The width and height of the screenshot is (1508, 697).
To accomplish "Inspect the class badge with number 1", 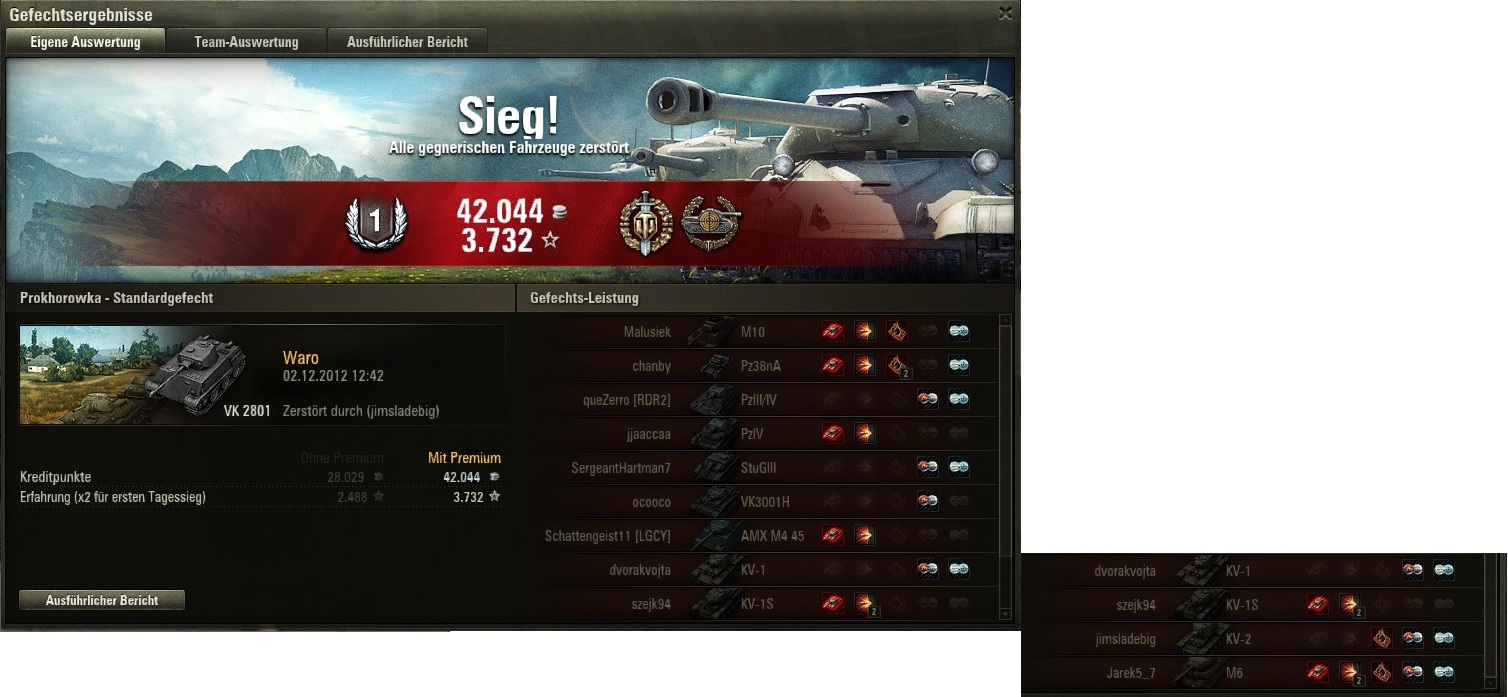I will pos(376,224).
